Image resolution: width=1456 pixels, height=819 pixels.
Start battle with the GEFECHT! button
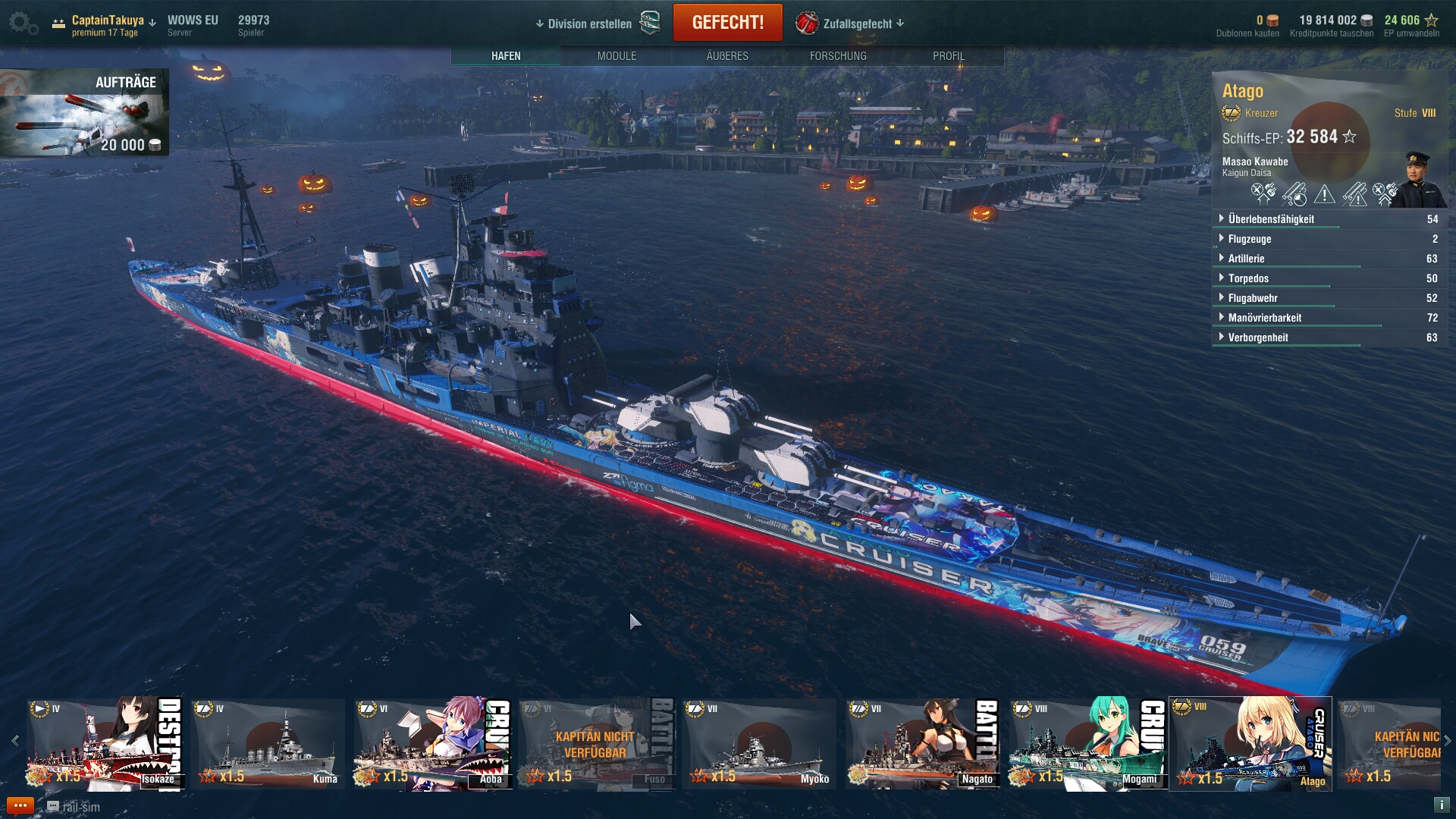click(x=727, y=23)
